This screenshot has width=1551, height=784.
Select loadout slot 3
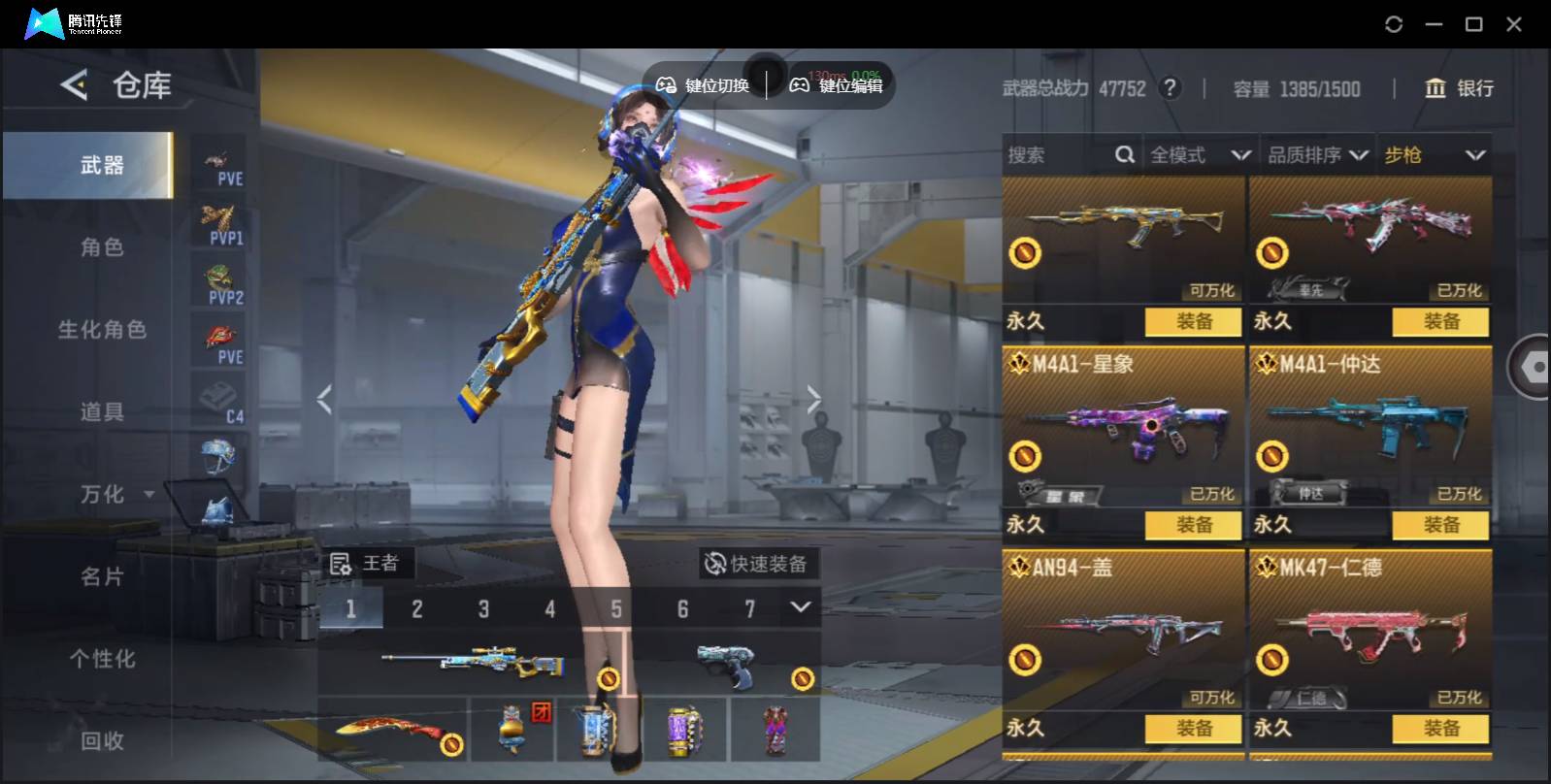click(483, 609)
